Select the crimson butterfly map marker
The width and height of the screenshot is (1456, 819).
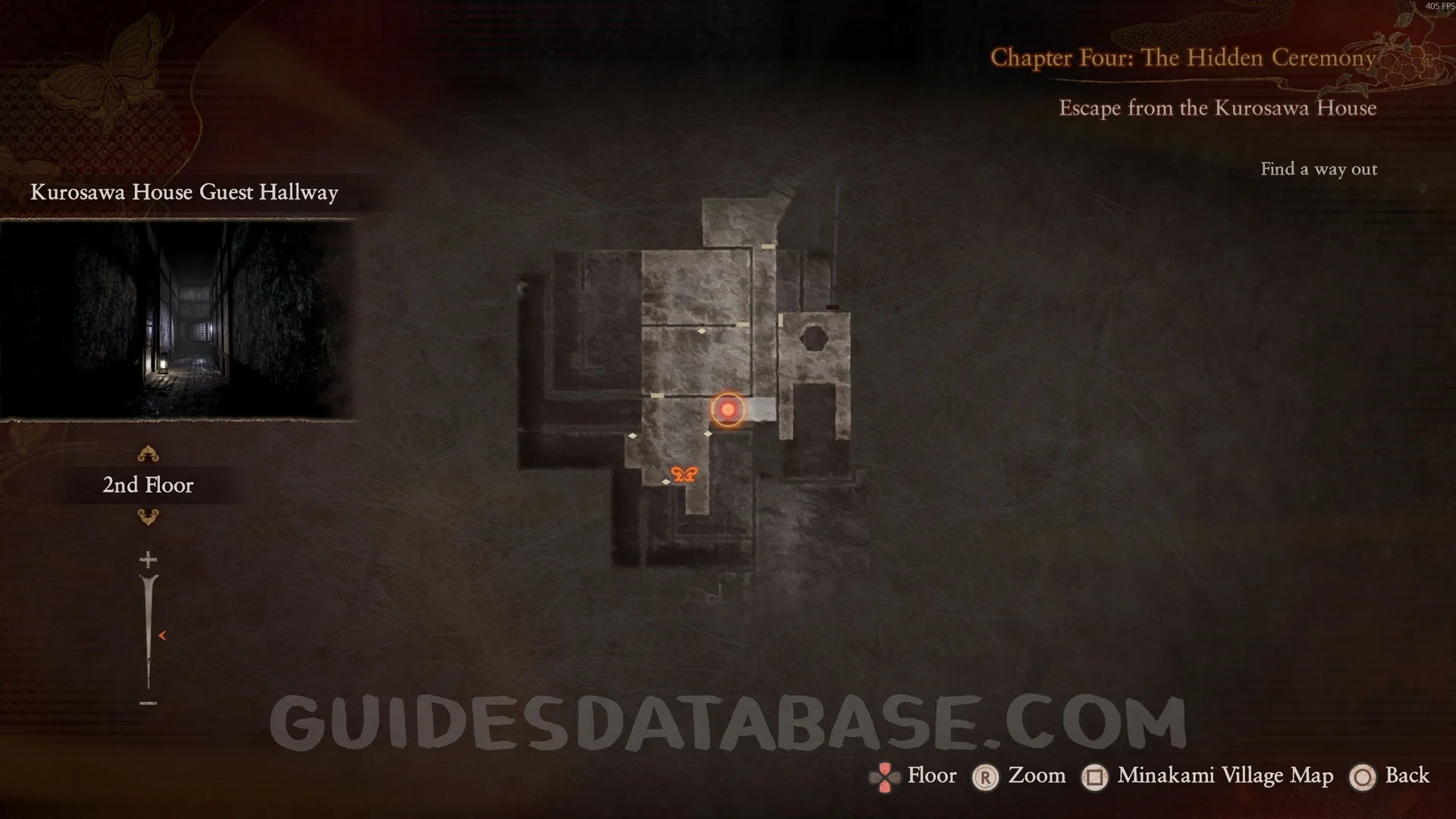(x=684, y=474)
